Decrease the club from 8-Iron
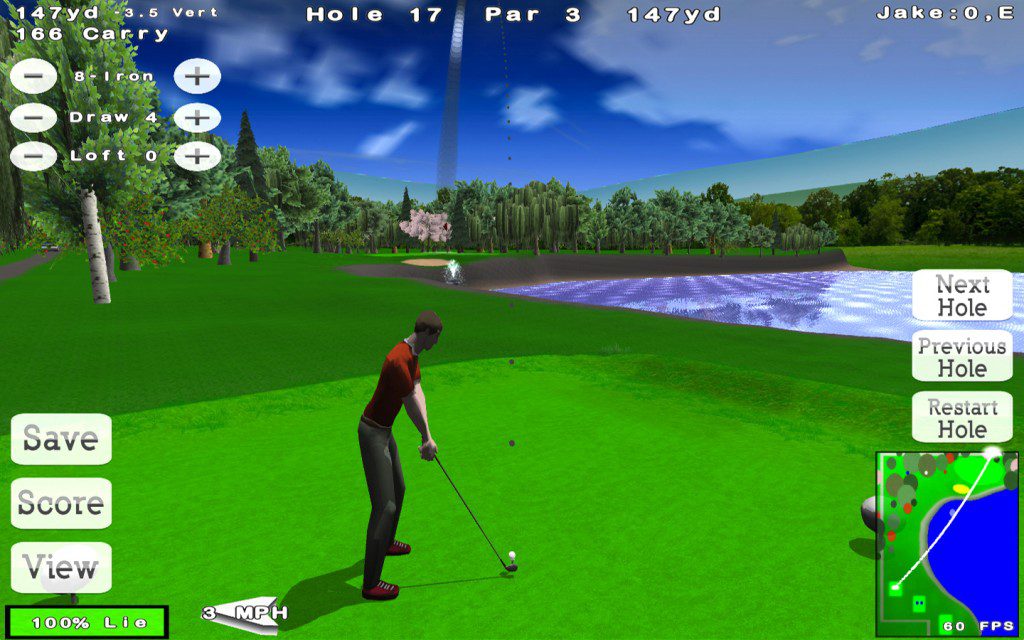 tap(33, 76)
